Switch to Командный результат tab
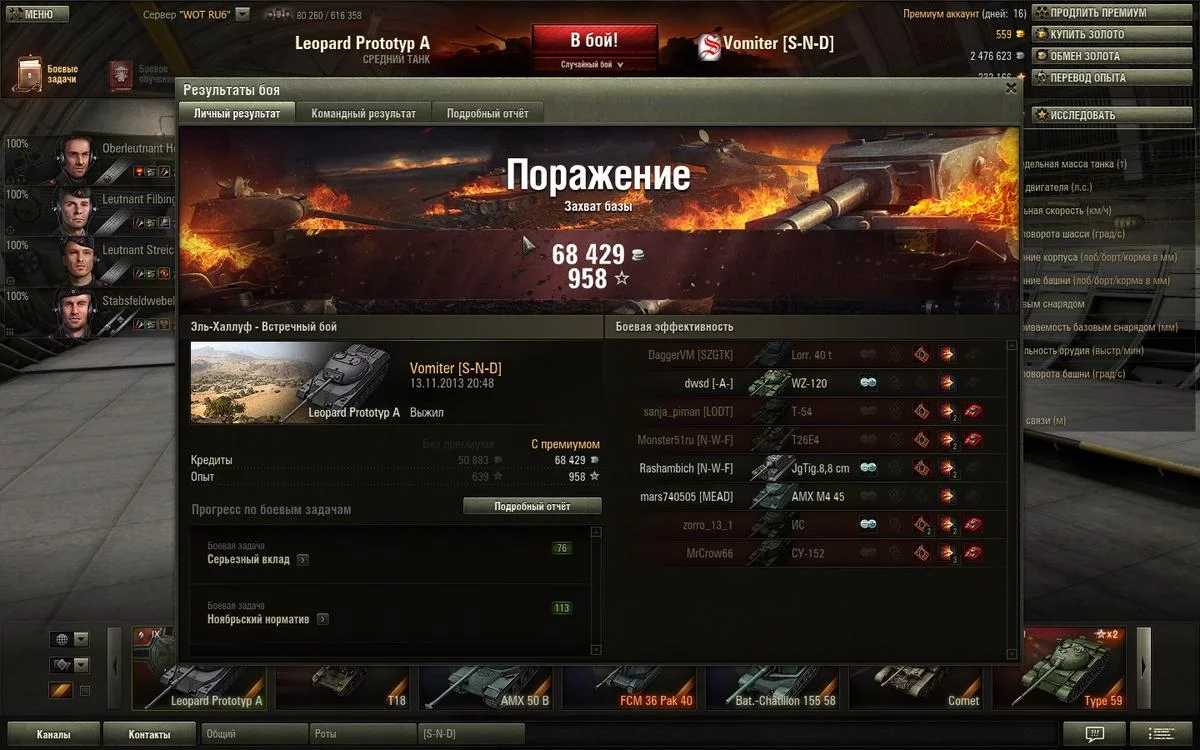Image resolution: width=1200 pixels, height=750 pixels. (363, 113)
